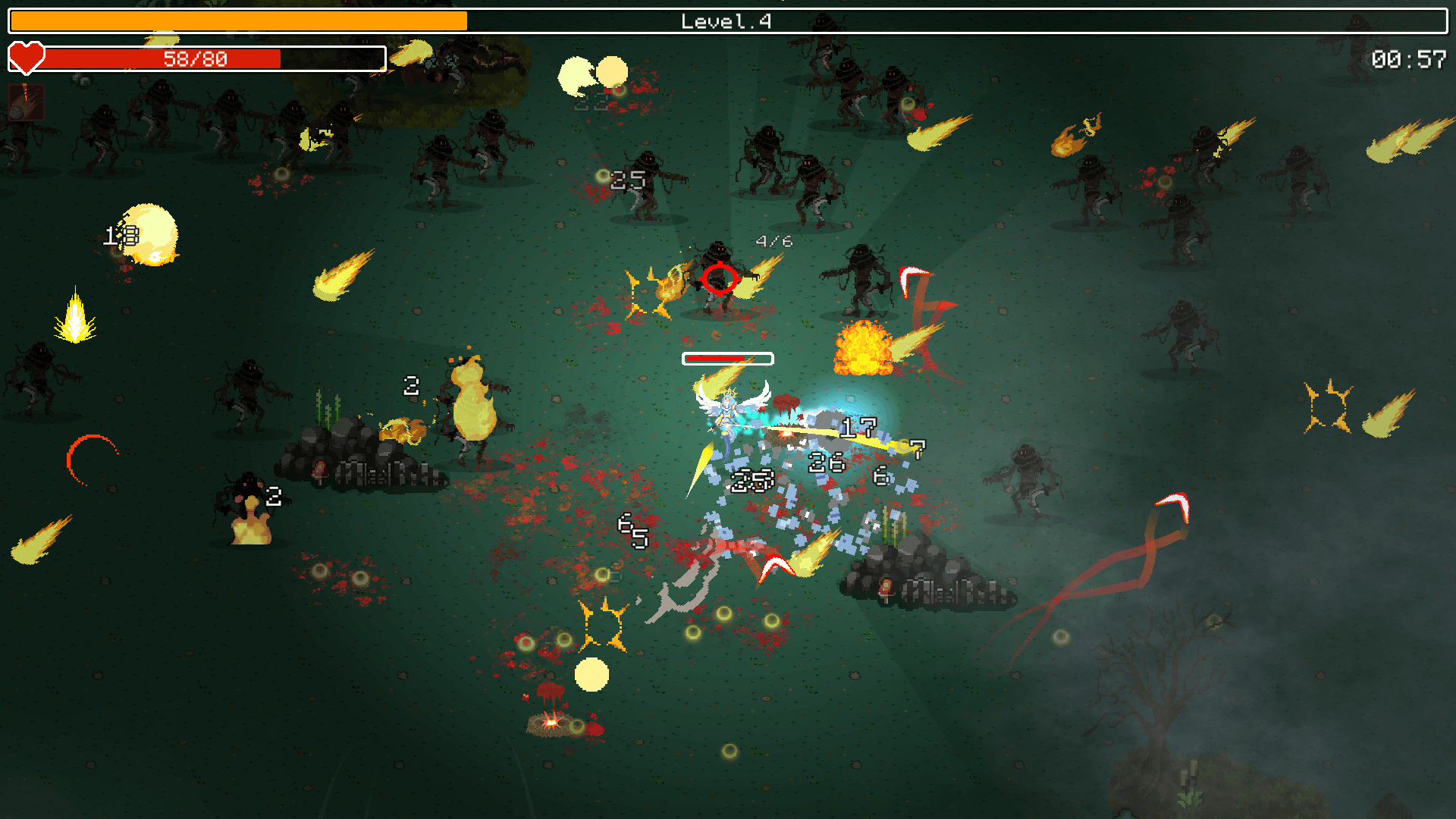1456x819 pixels.
Task: Expand the enemy mini health bar above the player
Action: tap(727, 357)
